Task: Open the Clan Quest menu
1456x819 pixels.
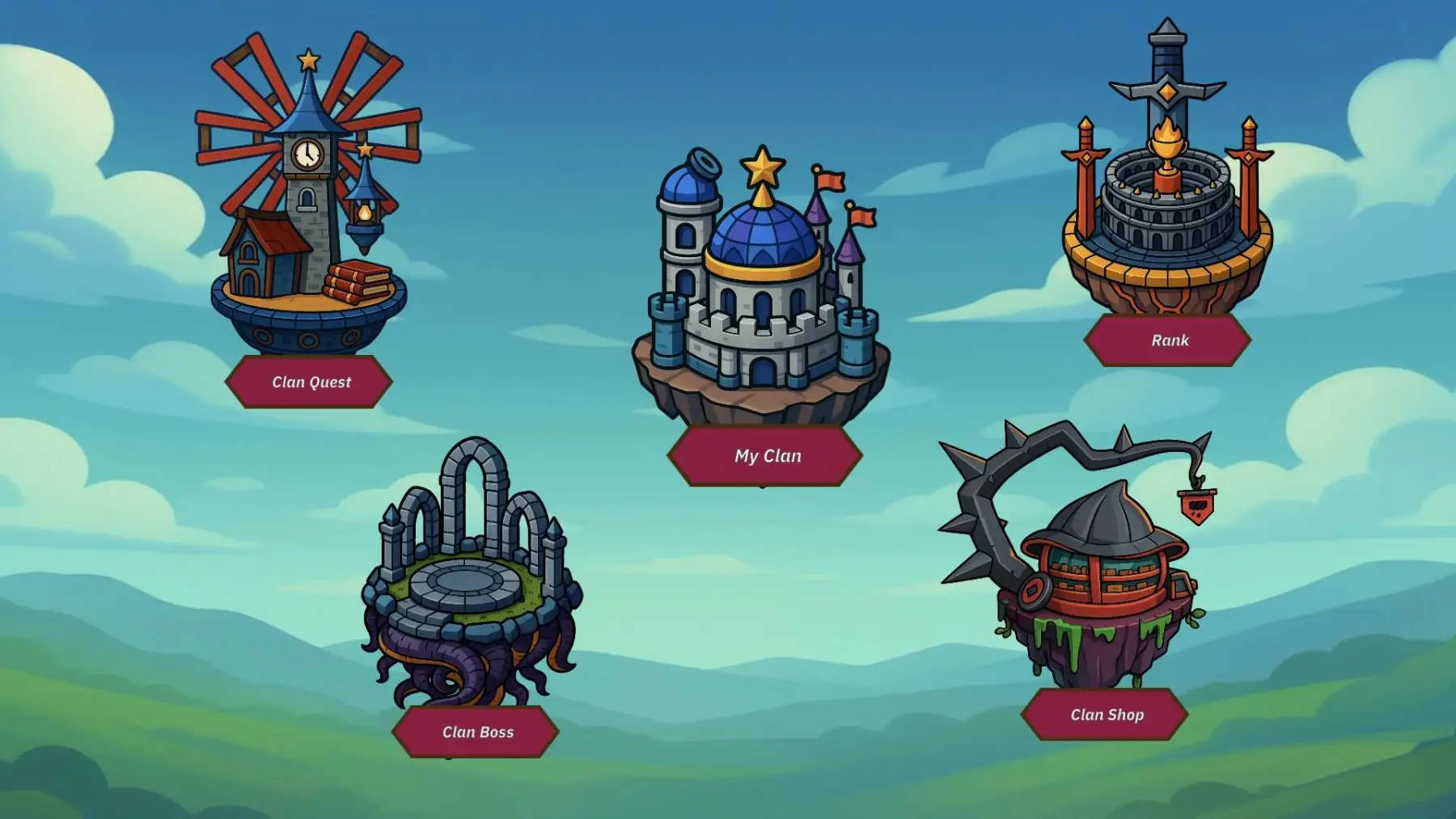Action: pos(310,382)
